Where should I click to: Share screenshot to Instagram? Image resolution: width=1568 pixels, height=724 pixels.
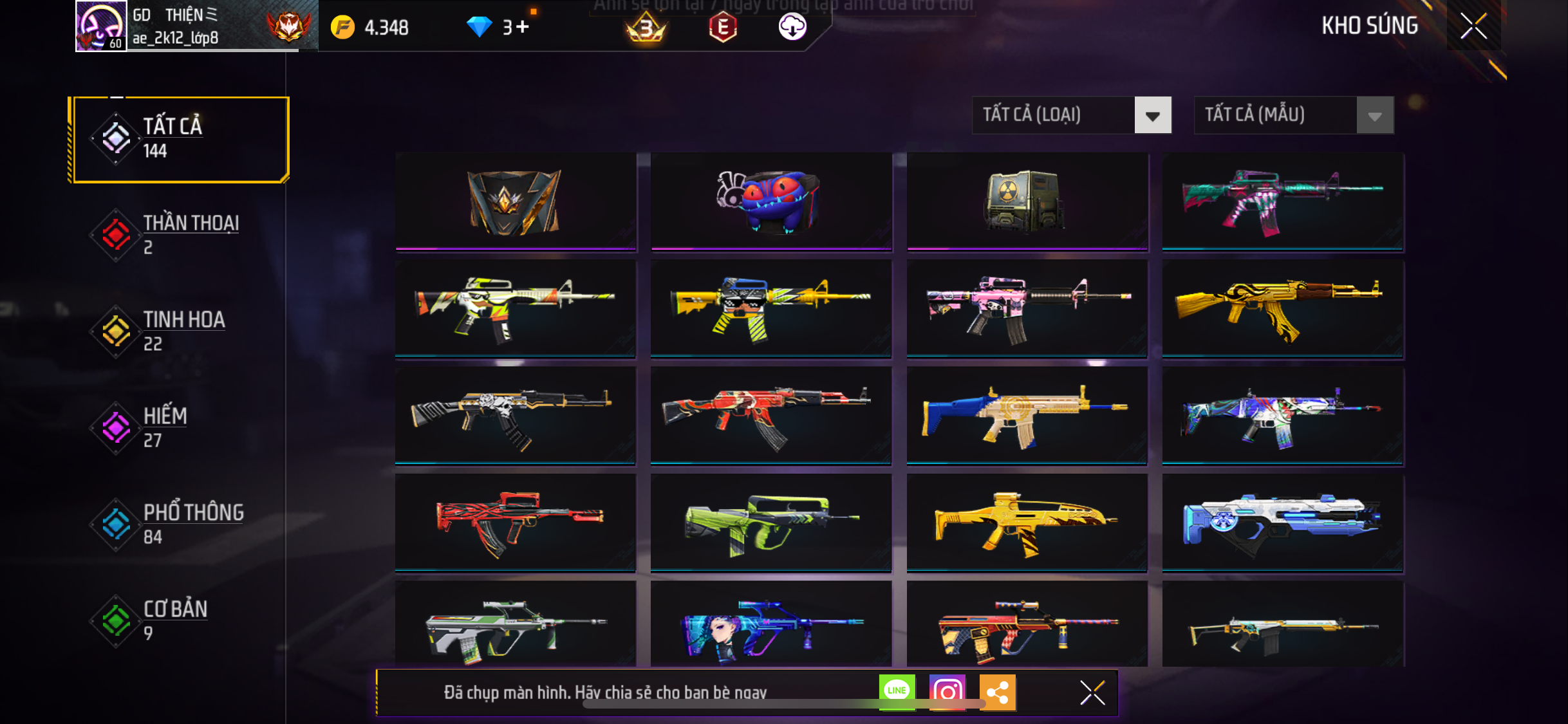[x=947, y=692]
